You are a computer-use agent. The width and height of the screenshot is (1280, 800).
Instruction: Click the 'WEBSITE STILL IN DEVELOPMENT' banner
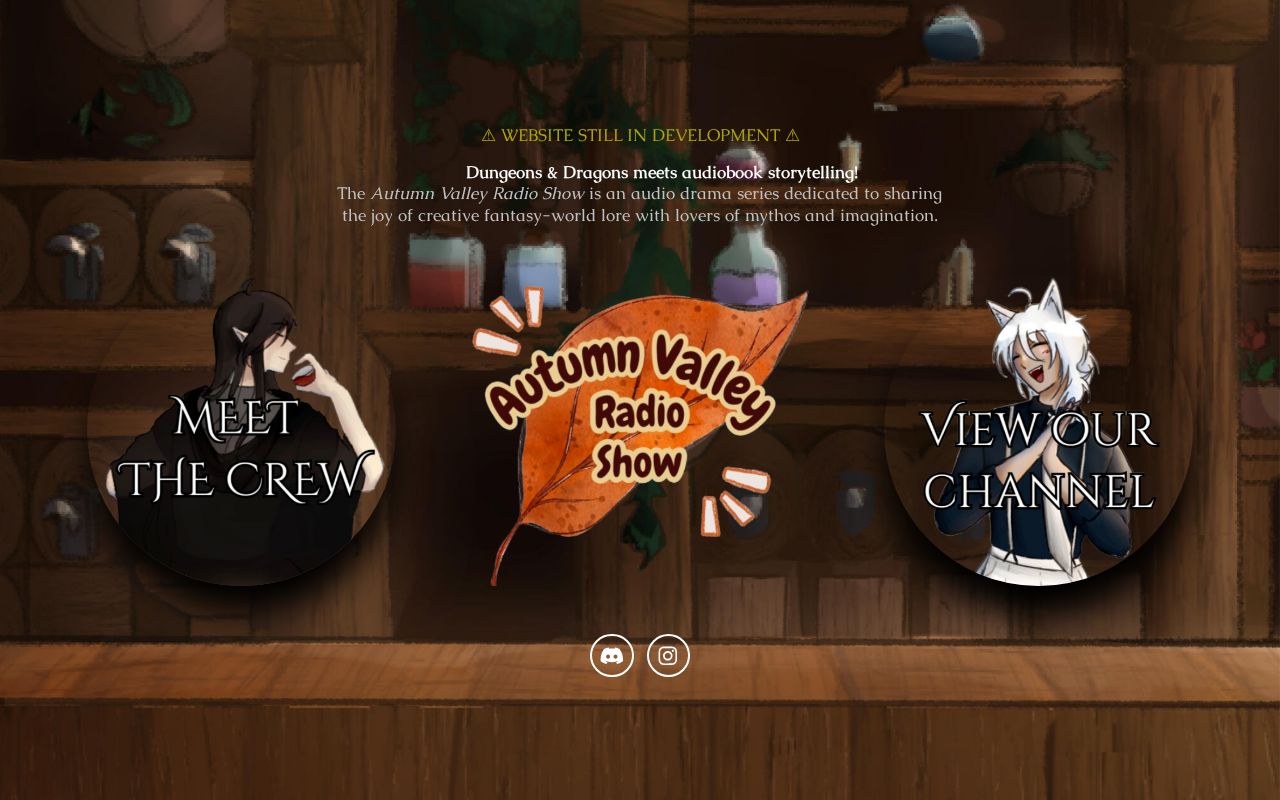(x=640, y=134)
